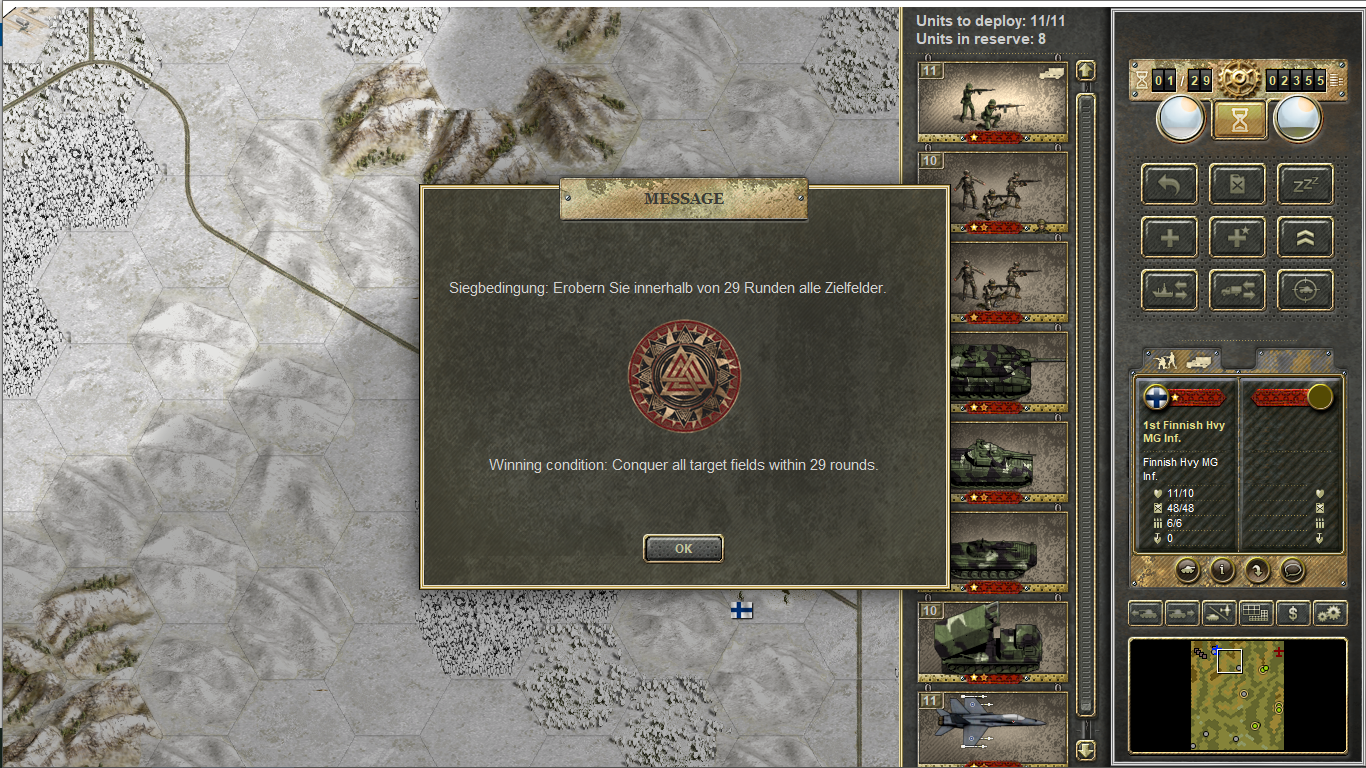Click the fuel canister supply button
The height and width of the screenshot is (768, 1366).
[1237, 184]
